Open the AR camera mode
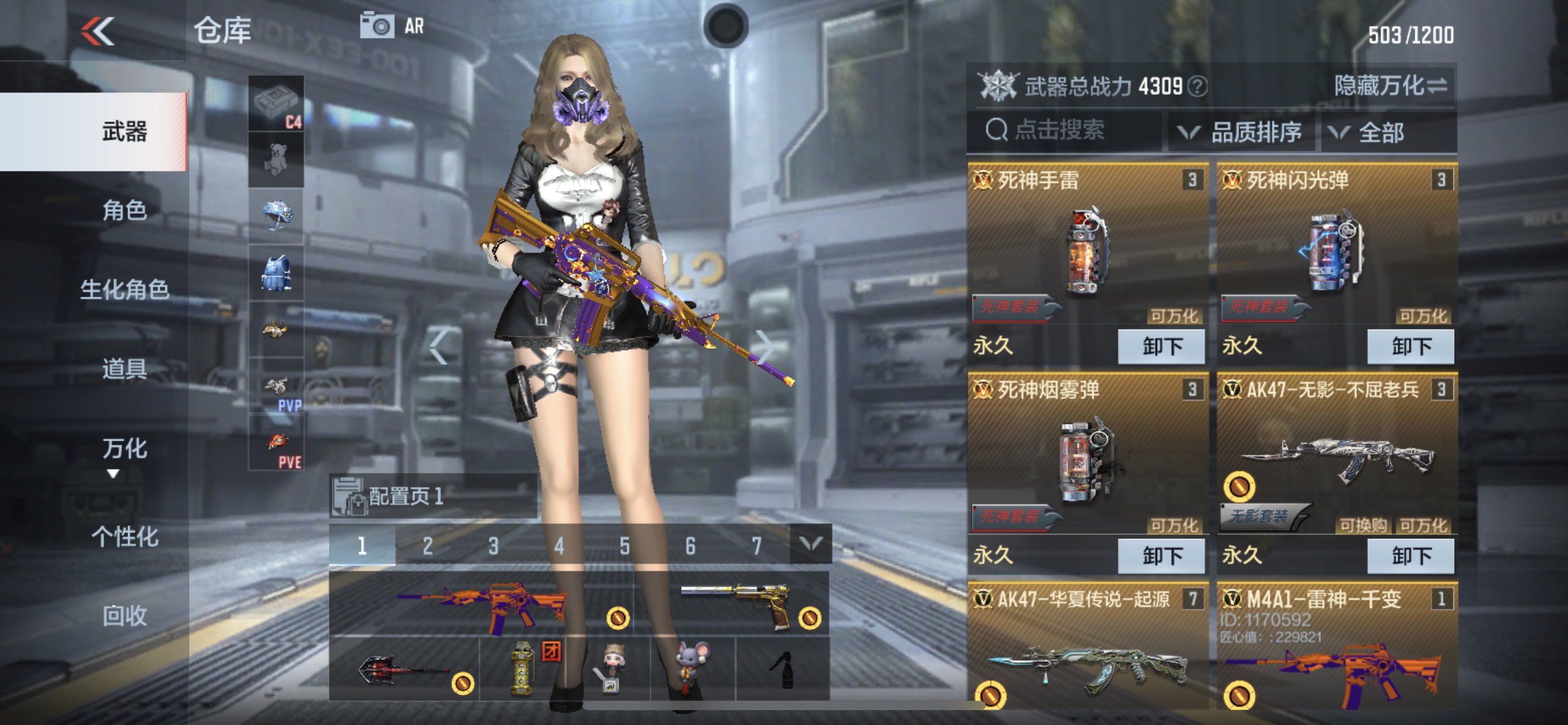1568x725 pixels. click(x=393, y=26)
